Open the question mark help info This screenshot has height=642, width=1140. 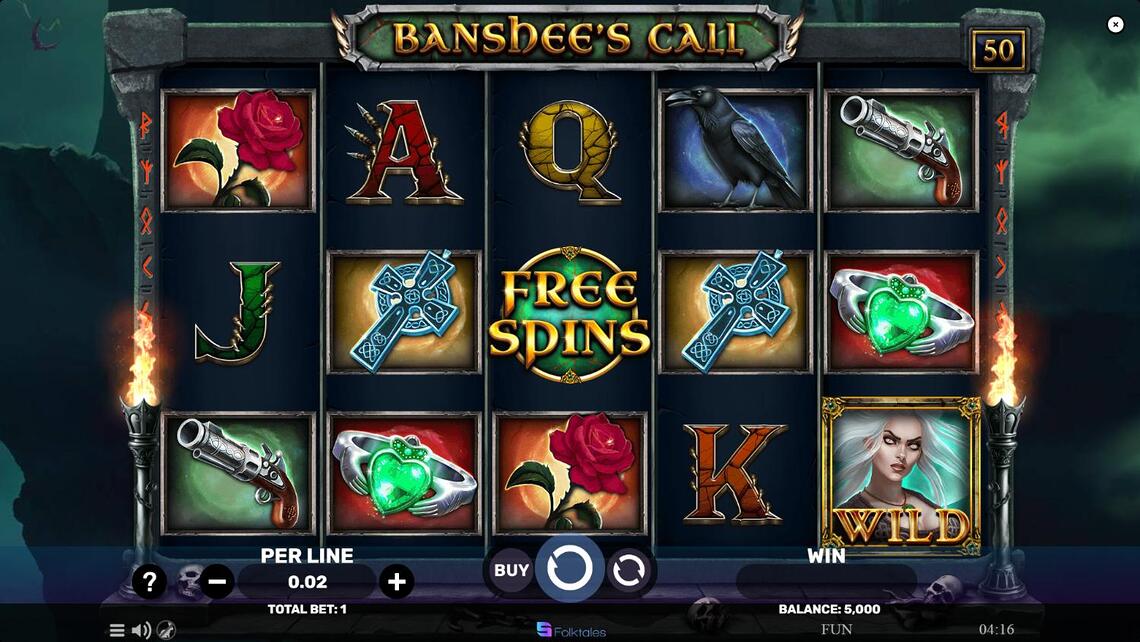coord(149,581)
